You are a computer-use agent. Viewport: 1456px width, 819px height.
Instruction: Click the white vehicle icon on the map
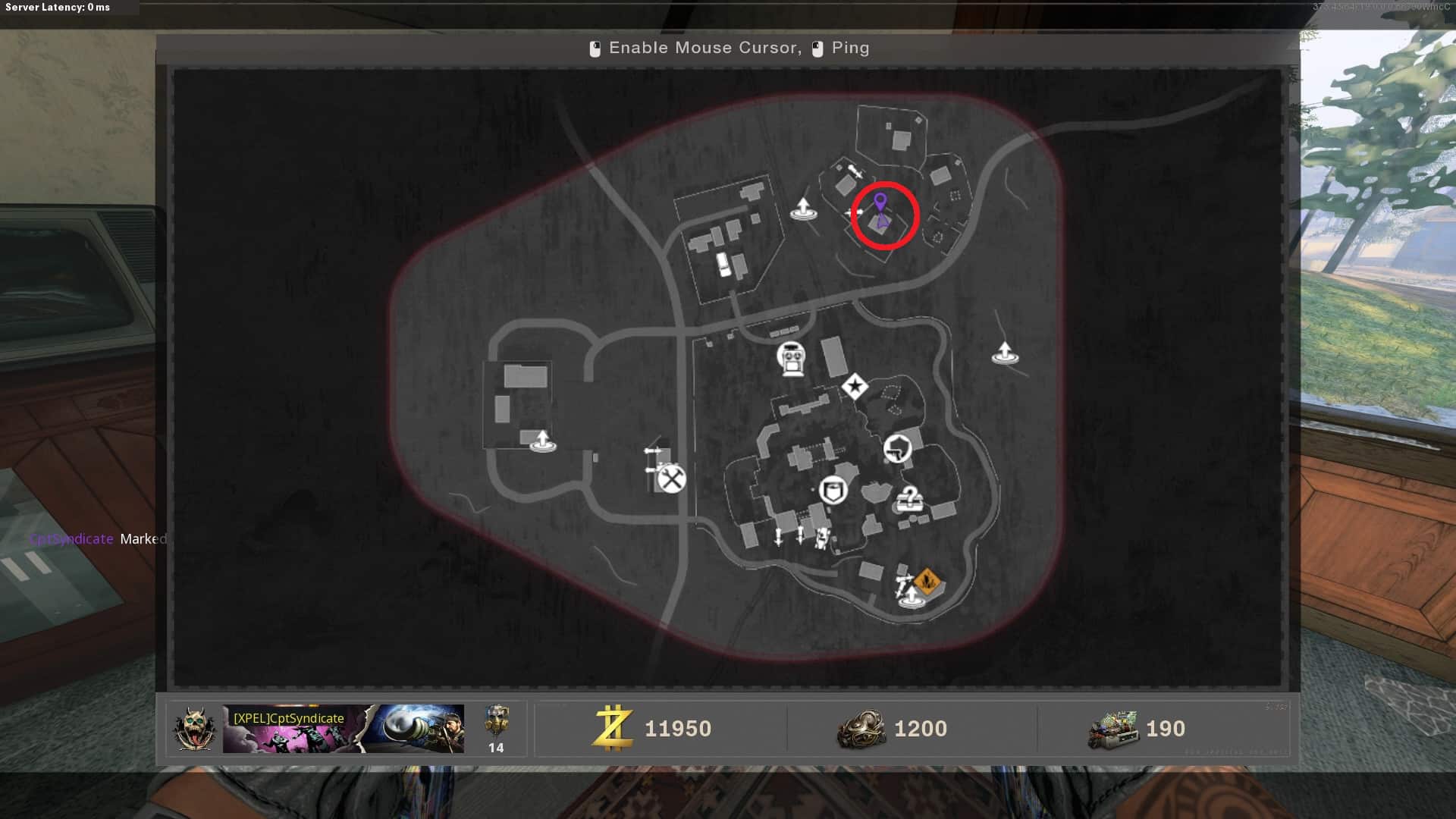[724, 264]
